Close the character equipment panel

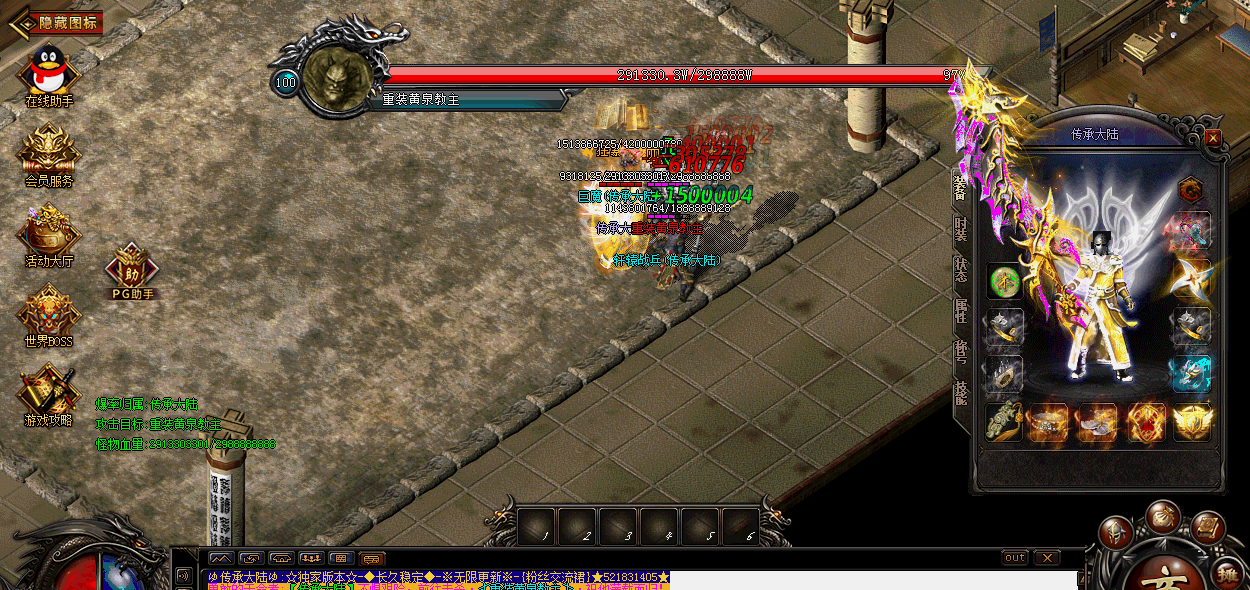[x=1213, y=137]
